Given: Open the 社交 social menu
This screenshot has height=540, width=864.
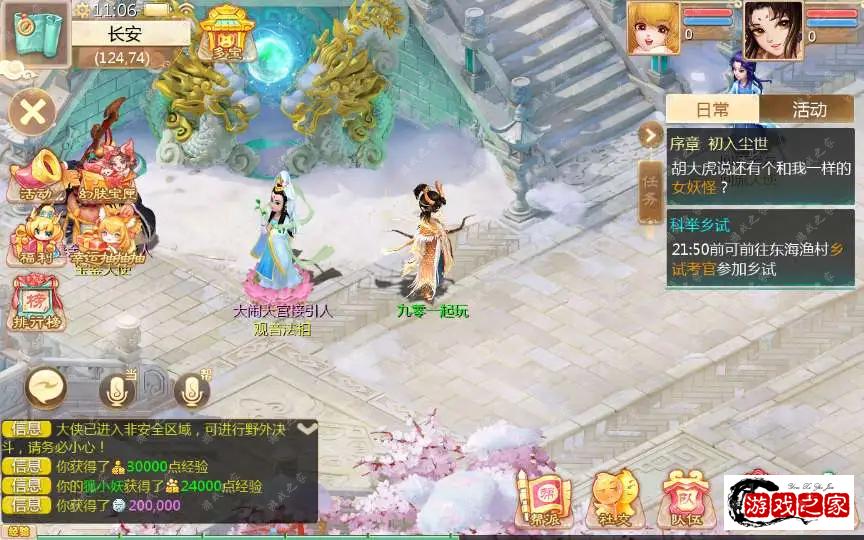Looking at the screenshot, I should [x=613, y=498].
